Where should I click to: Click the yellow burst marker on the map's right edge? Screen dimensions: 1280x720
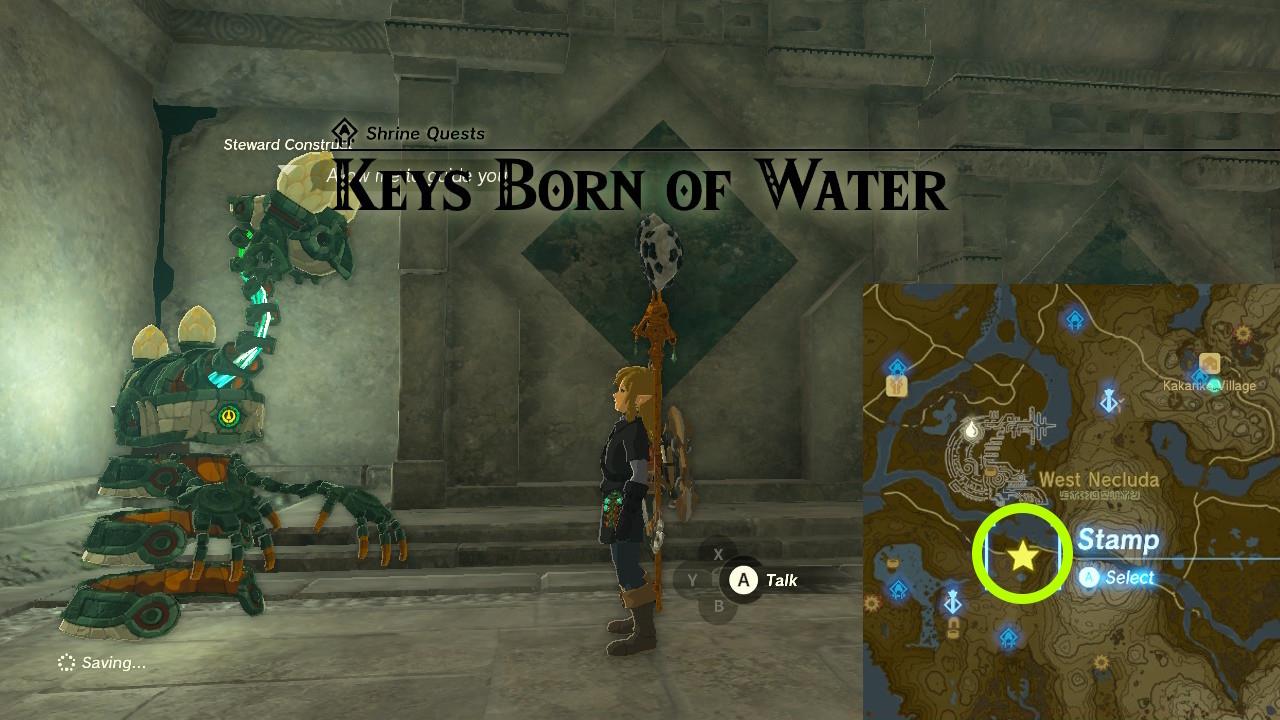point(1244,334)
